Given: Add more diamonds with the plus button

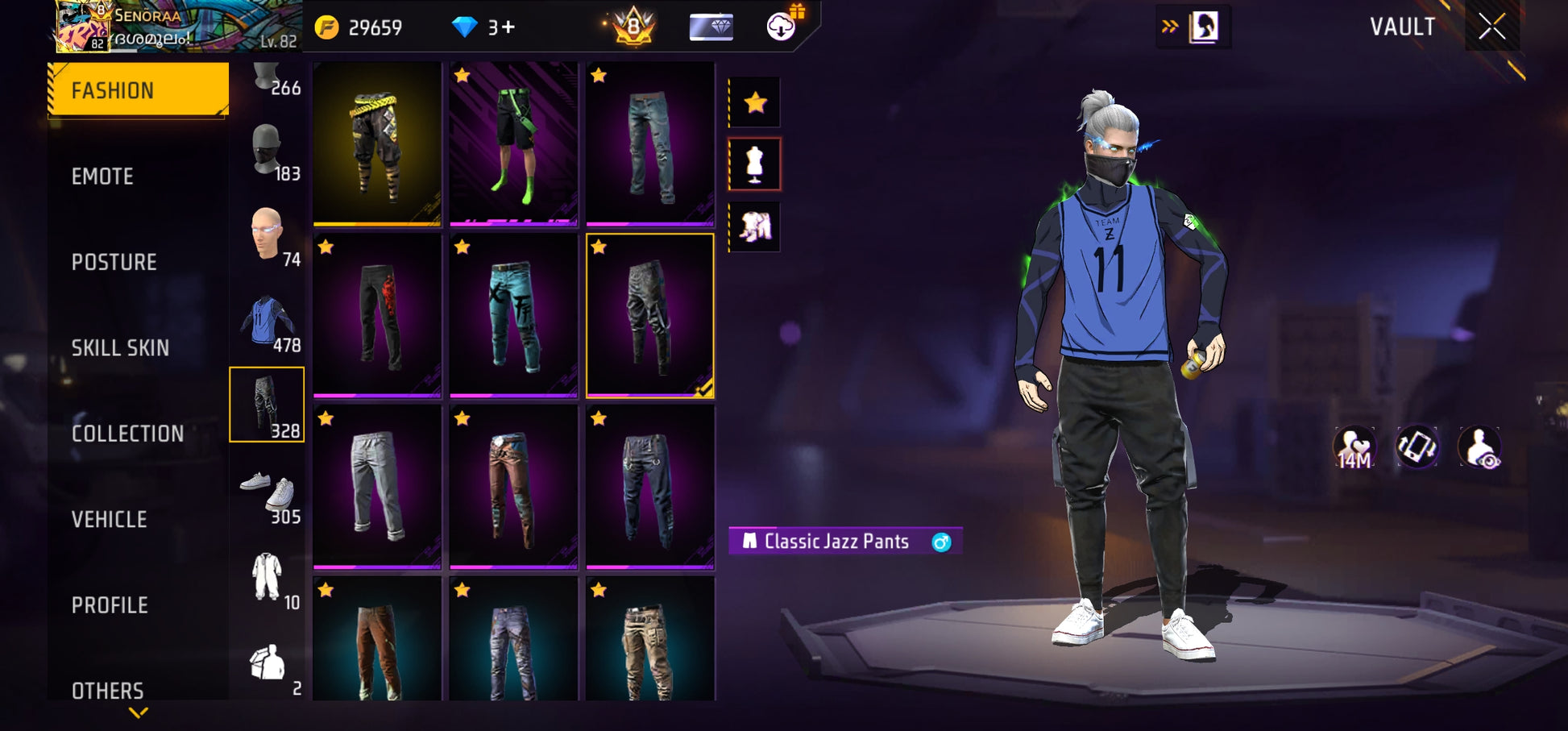Looking at the screenshot, I should pos(508,27).
